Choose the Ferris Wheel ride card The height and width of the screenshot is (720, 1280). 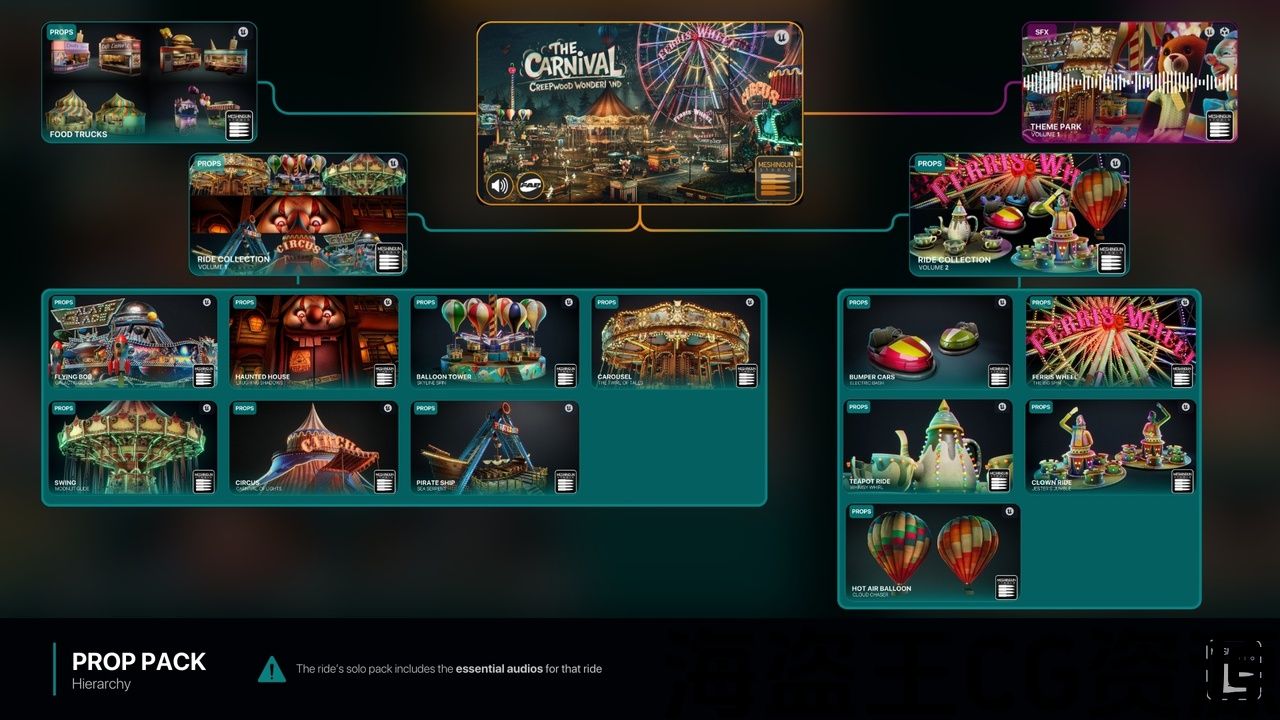(1111, 341)
